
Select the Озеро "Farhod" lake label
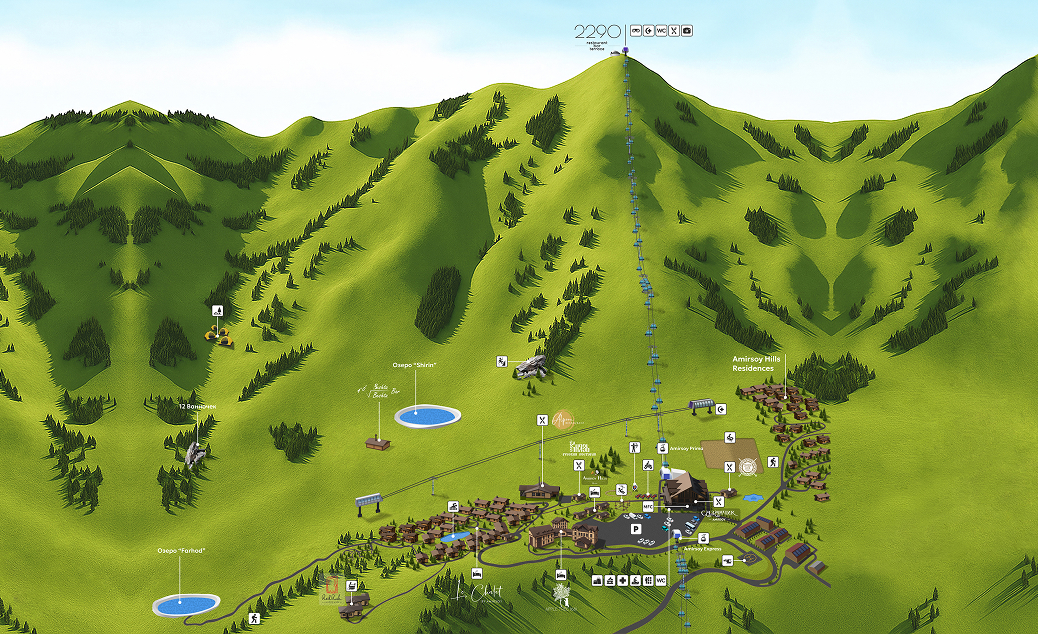tap(180, 550)
